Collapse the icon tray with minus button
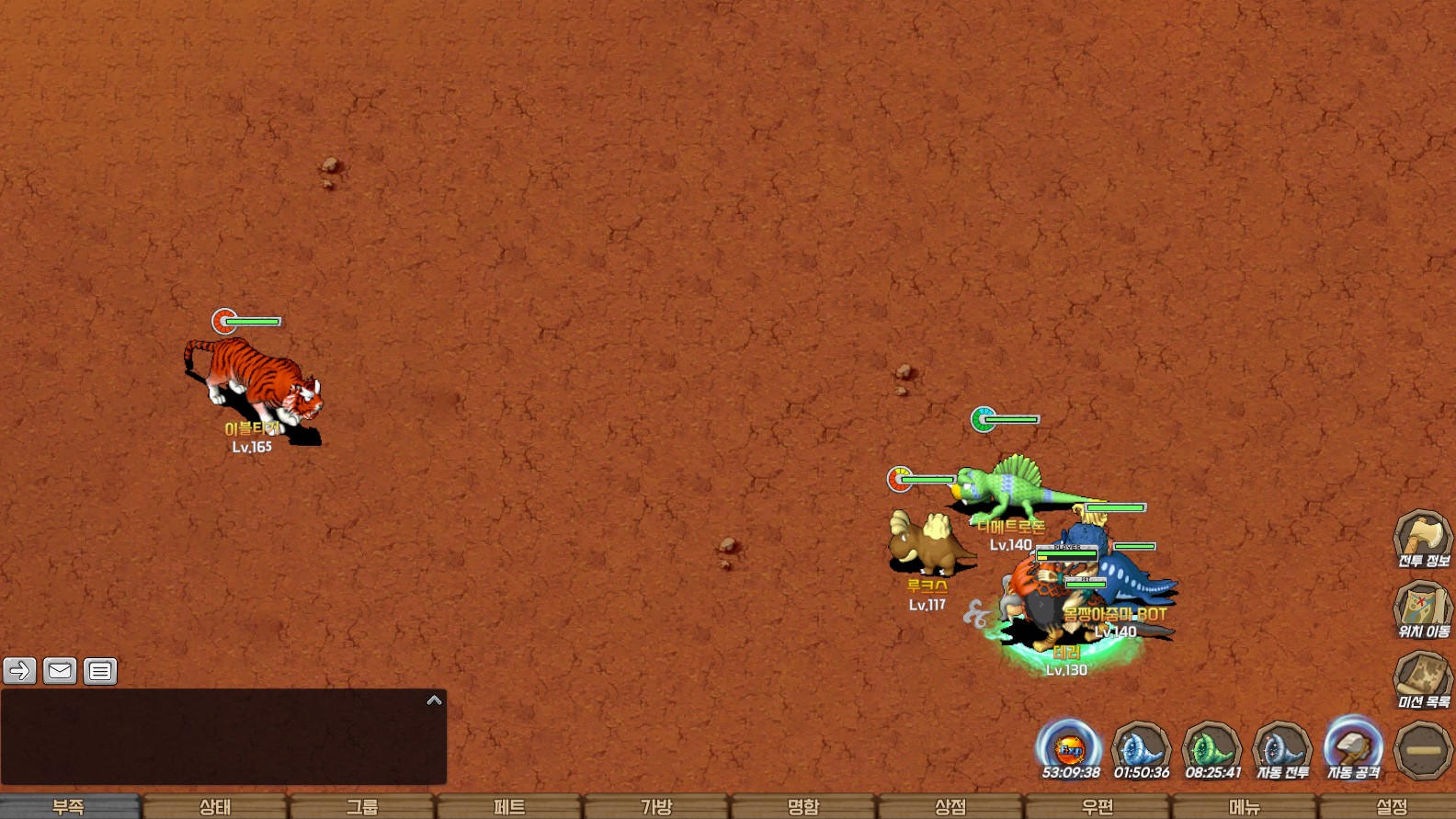 tap(1423, 750)
